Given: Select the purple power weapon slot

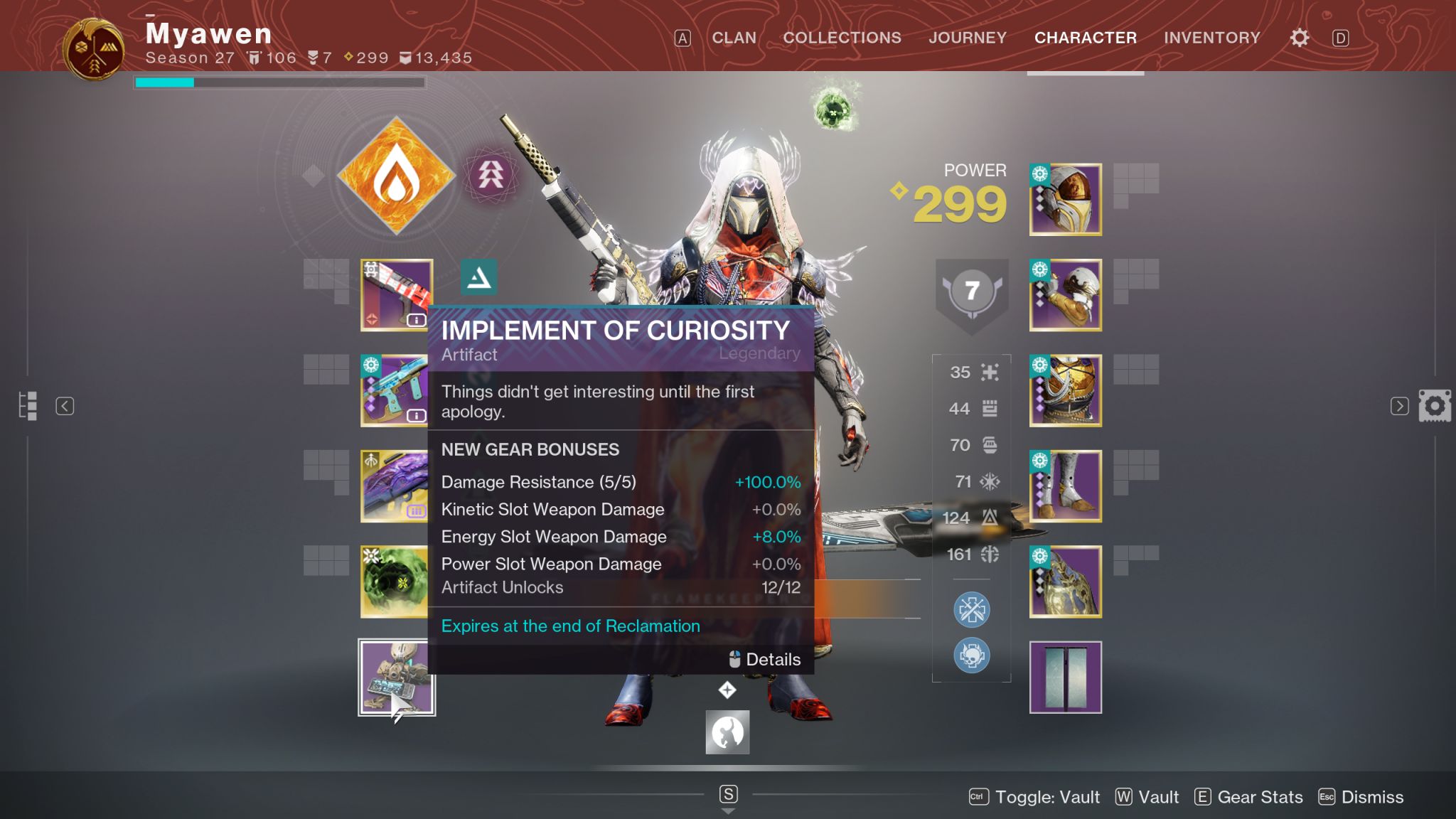Looking at the screenshot, I should (395, 486).
